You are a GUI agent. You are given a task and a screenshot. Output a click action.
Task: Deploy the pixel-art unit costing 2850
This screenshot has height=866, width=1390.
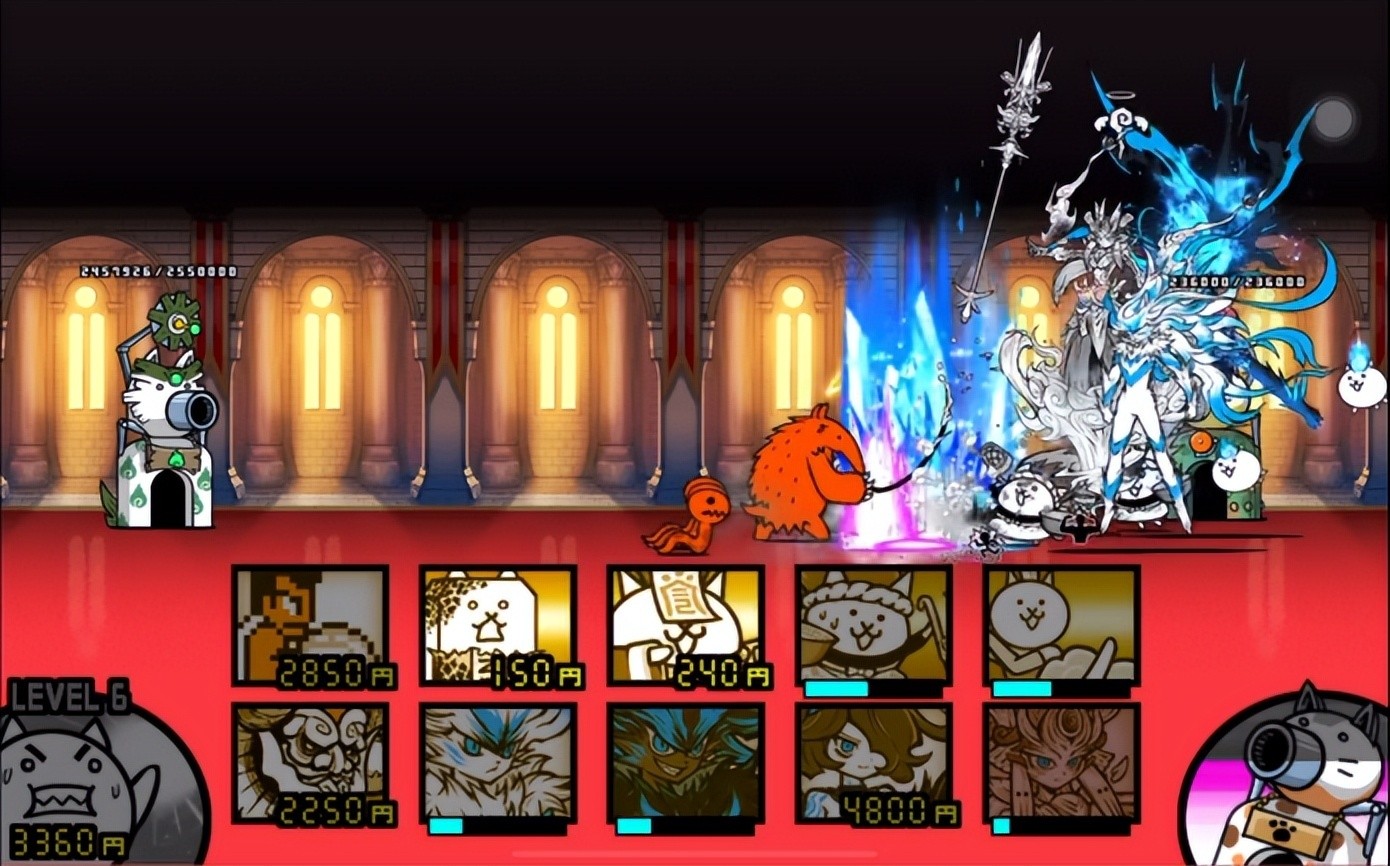(310, 625)
